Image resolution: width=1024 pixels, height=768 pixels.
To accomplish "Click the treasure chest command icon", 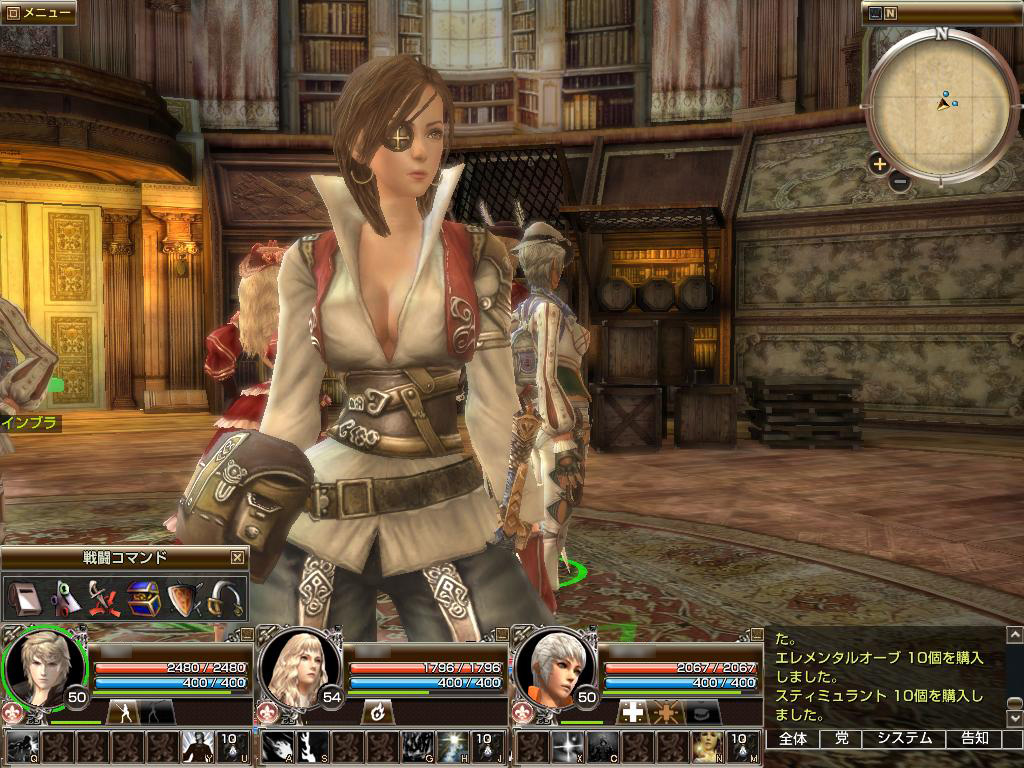I will click(143, 598).
